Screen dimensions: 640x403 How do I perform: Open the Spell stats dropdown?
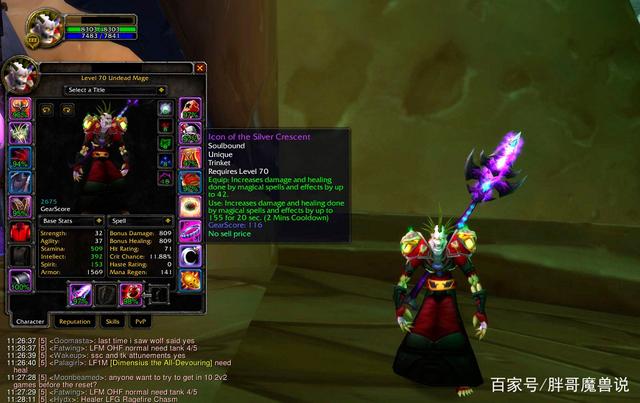tap(136, 220)
